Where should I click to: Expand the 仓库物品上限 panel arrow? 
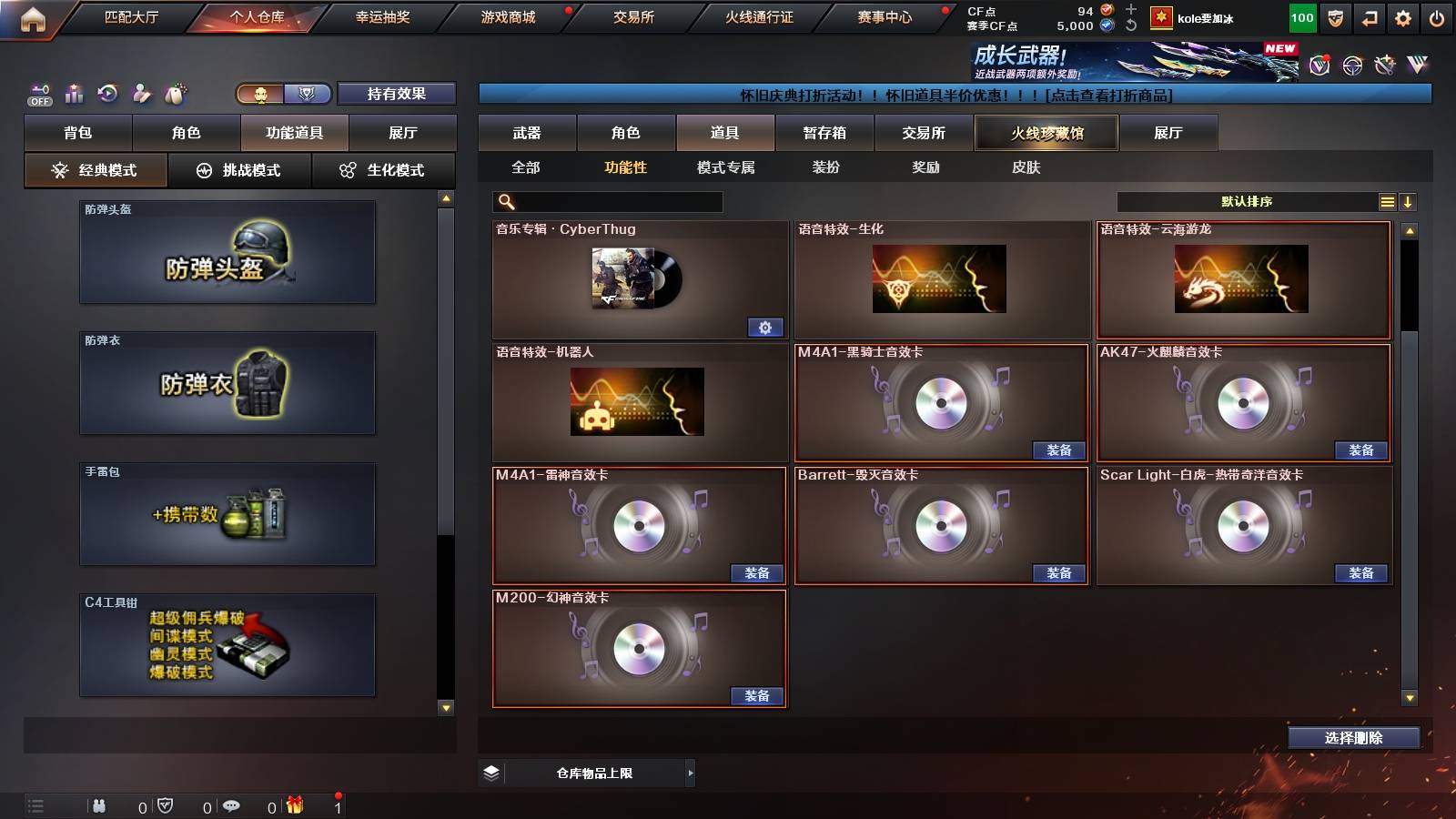pos(692,773)
